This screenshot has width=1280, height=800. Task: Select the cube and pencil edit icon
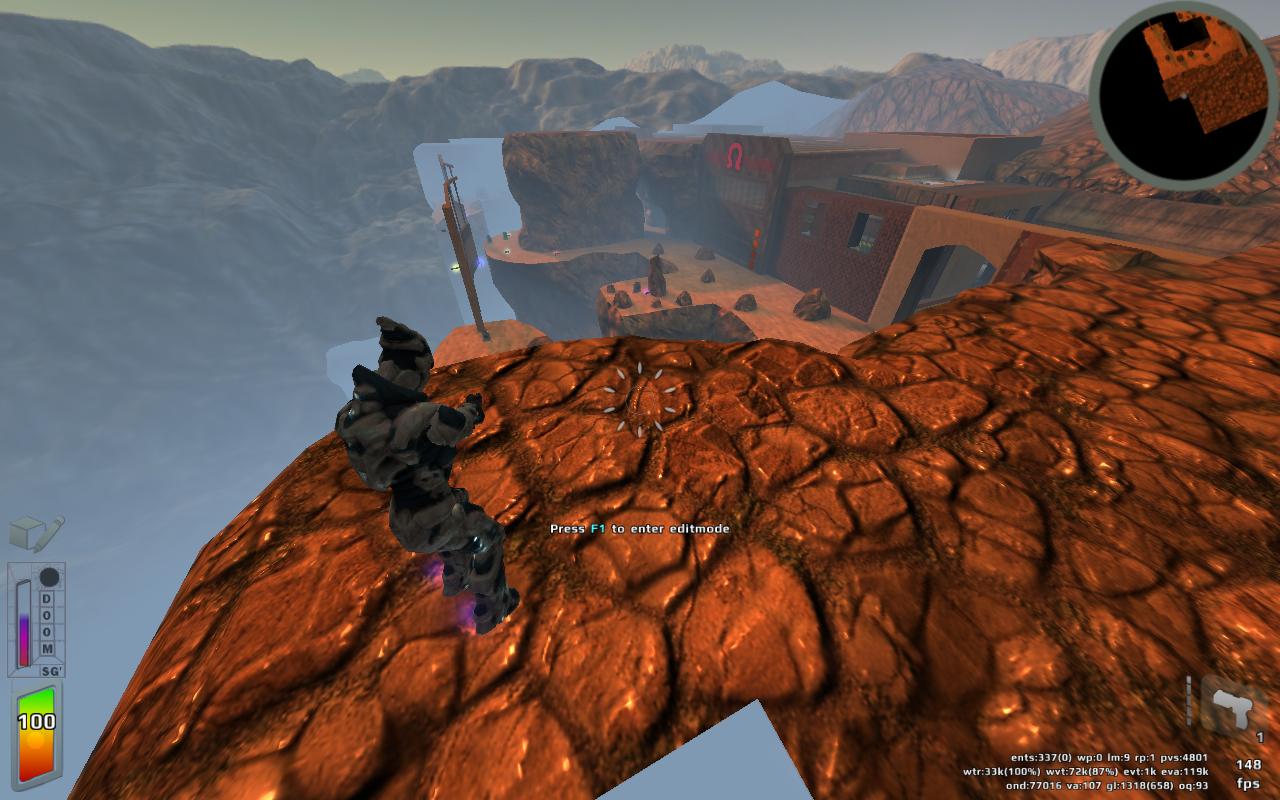click(36, 533)
